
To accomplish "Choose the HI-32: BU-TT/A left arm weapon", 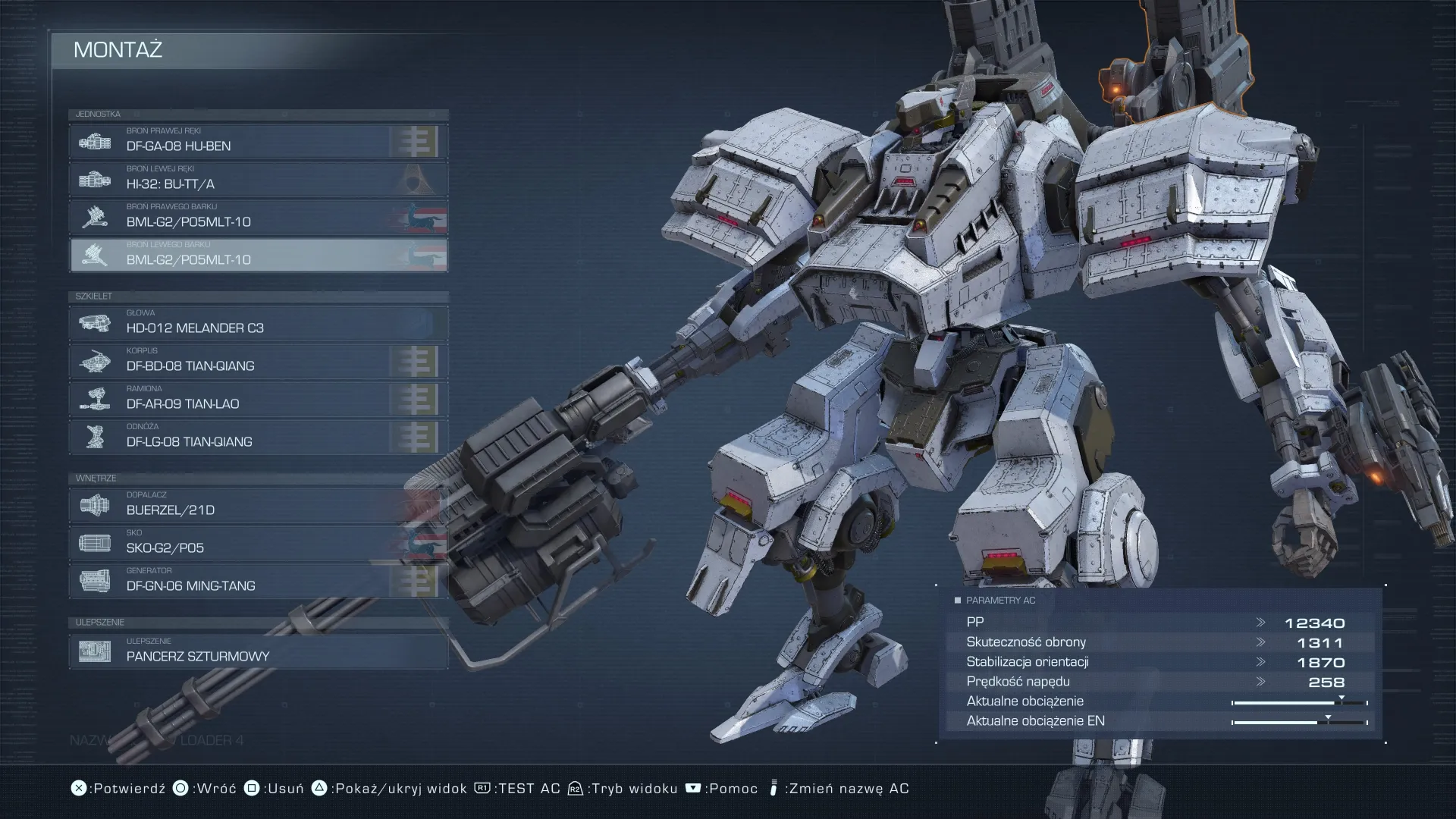I will (258, 180).
